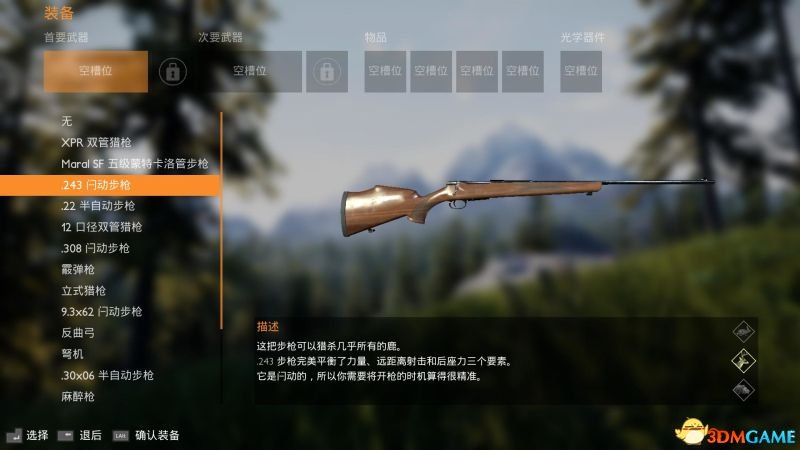Select the 12 口径双管猎枪 entry
The width and height of the screenshot is (800, 450).
pyautogui.click(x=101, y=227)
